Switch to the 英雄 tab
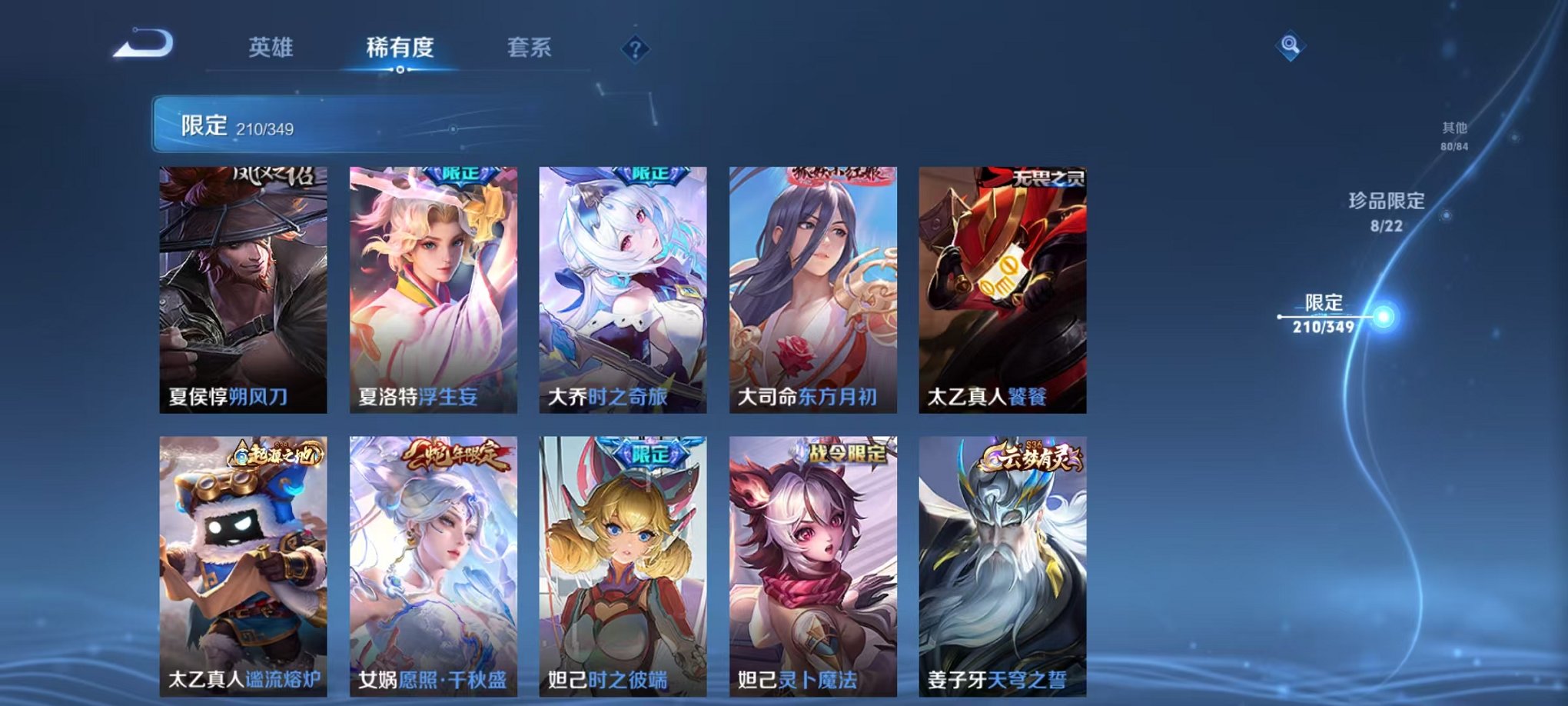The height and width of the screenshot is (706, 1568). tap(271, 46)
